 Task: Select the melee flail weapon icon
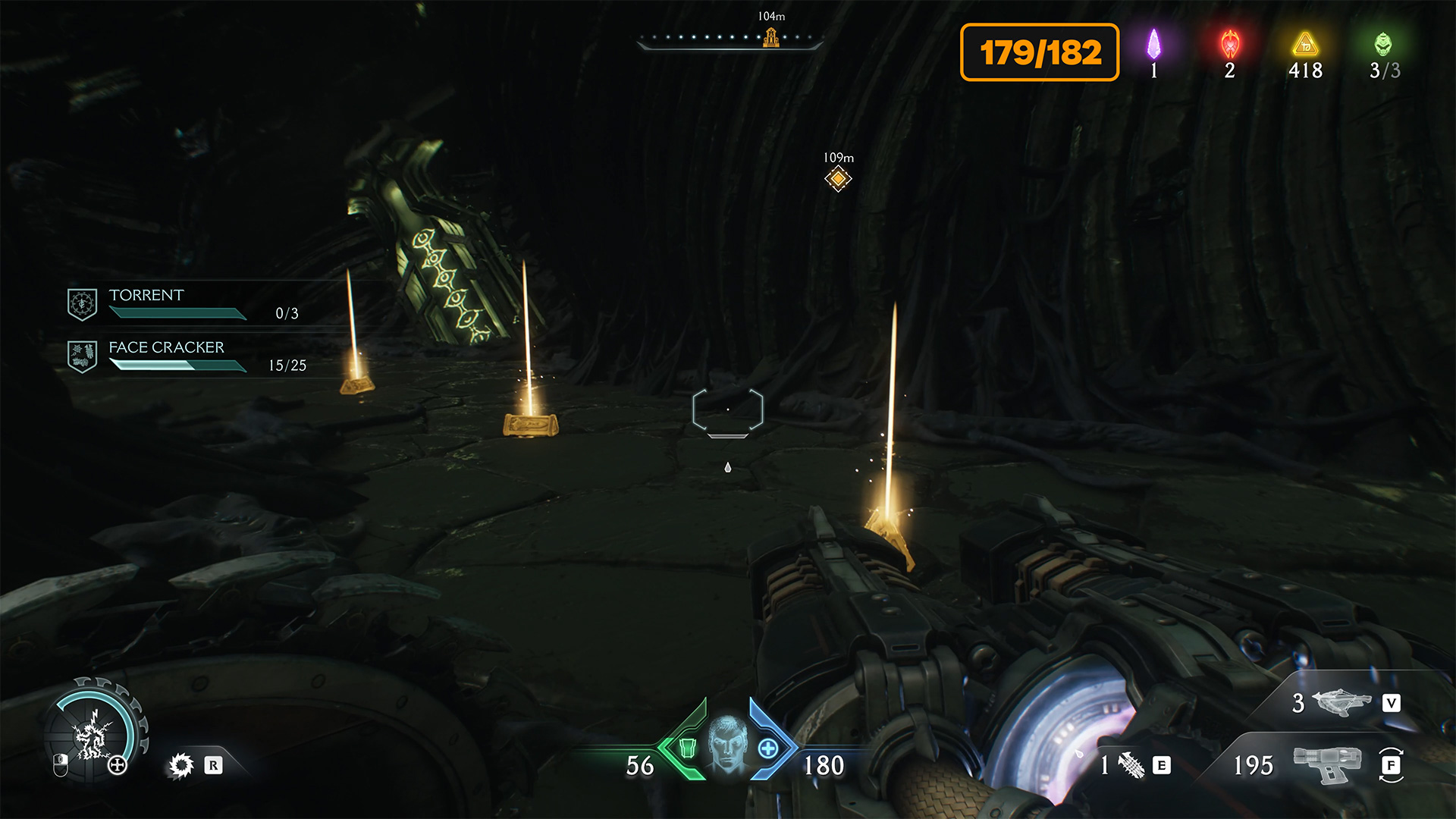(1131, 765)
